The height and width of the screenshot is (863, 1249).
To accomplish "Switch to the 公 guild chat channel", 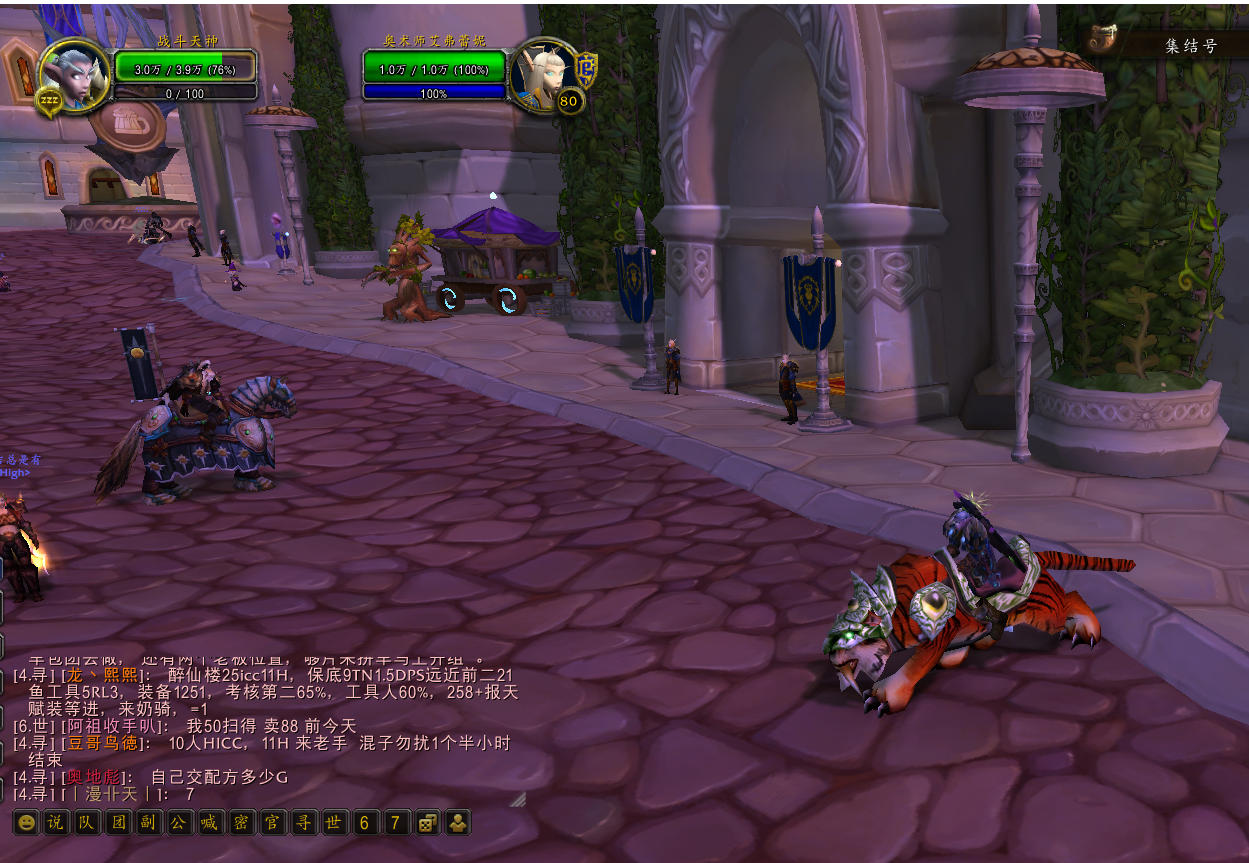I will coord(179,823).
